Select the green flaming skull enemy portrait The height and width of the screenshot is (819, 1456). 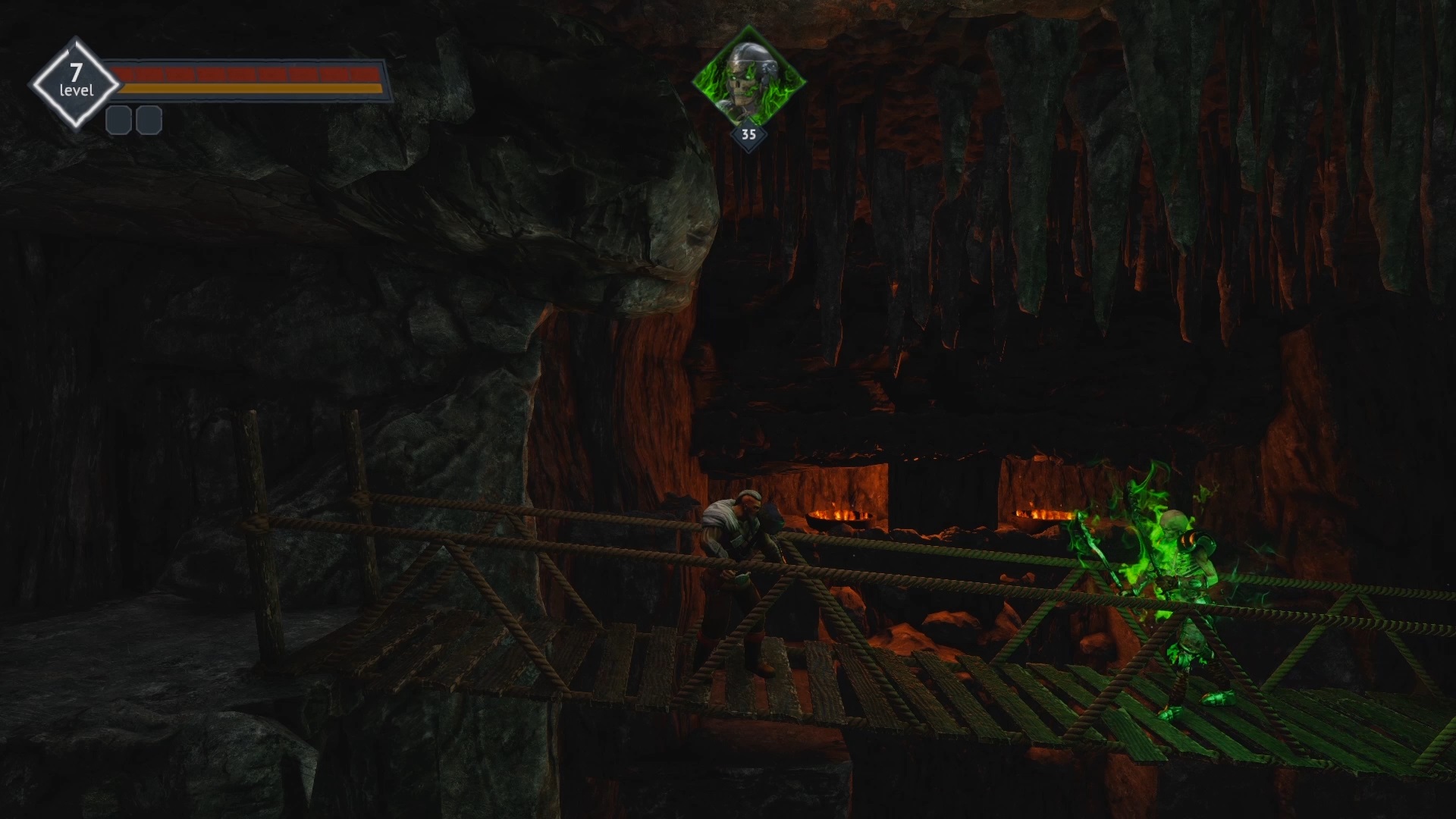(x=747, y=77)
